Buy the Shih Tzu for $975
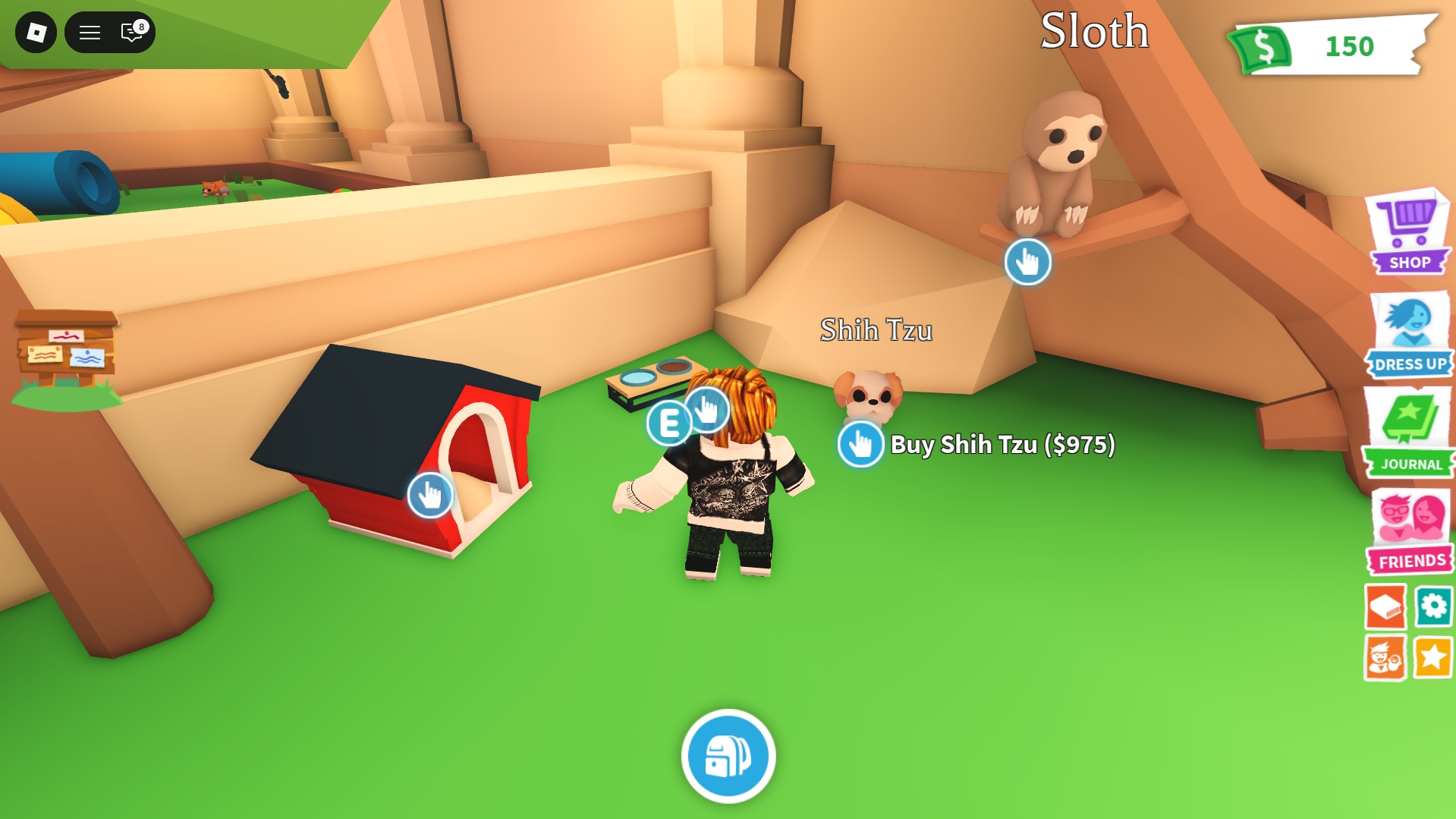This screenshot has width=1456, height=819. click(x=861, y=445)
